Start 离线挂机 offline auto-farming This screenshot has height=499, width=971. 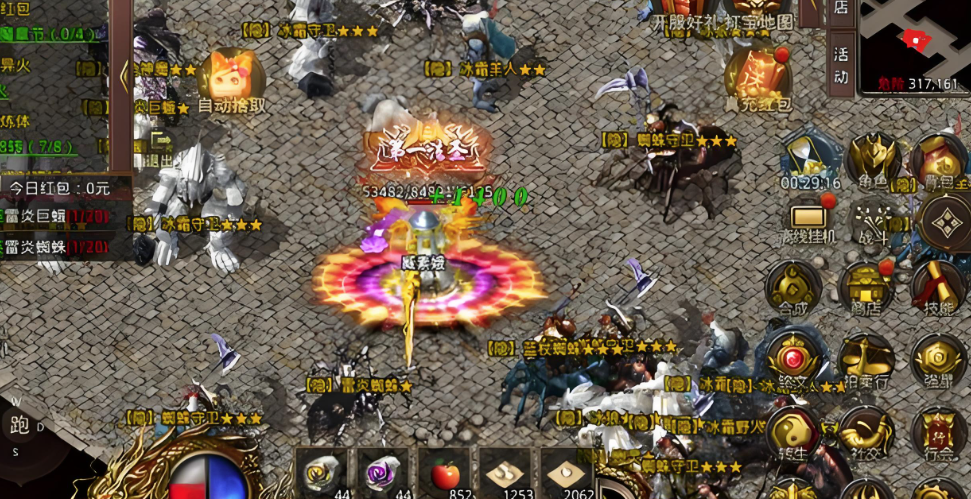pos(807,222)
